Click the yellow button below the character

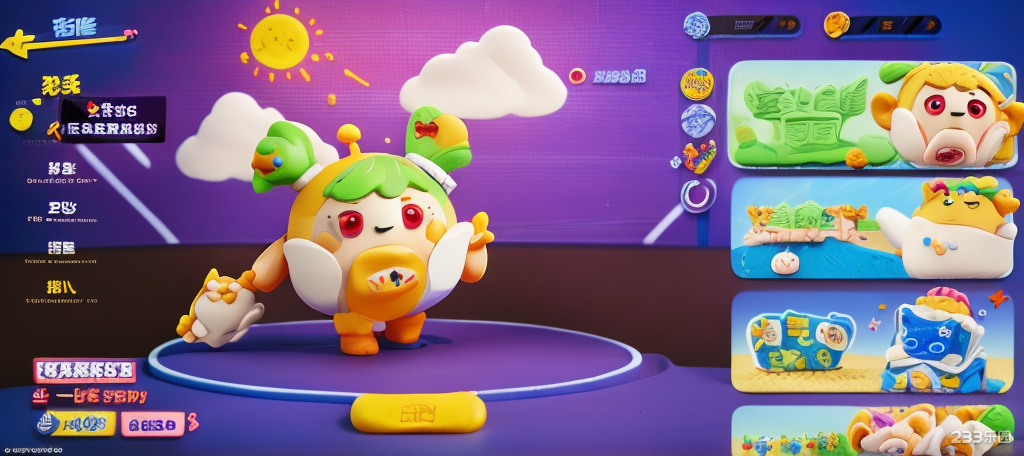pos(418,411)
